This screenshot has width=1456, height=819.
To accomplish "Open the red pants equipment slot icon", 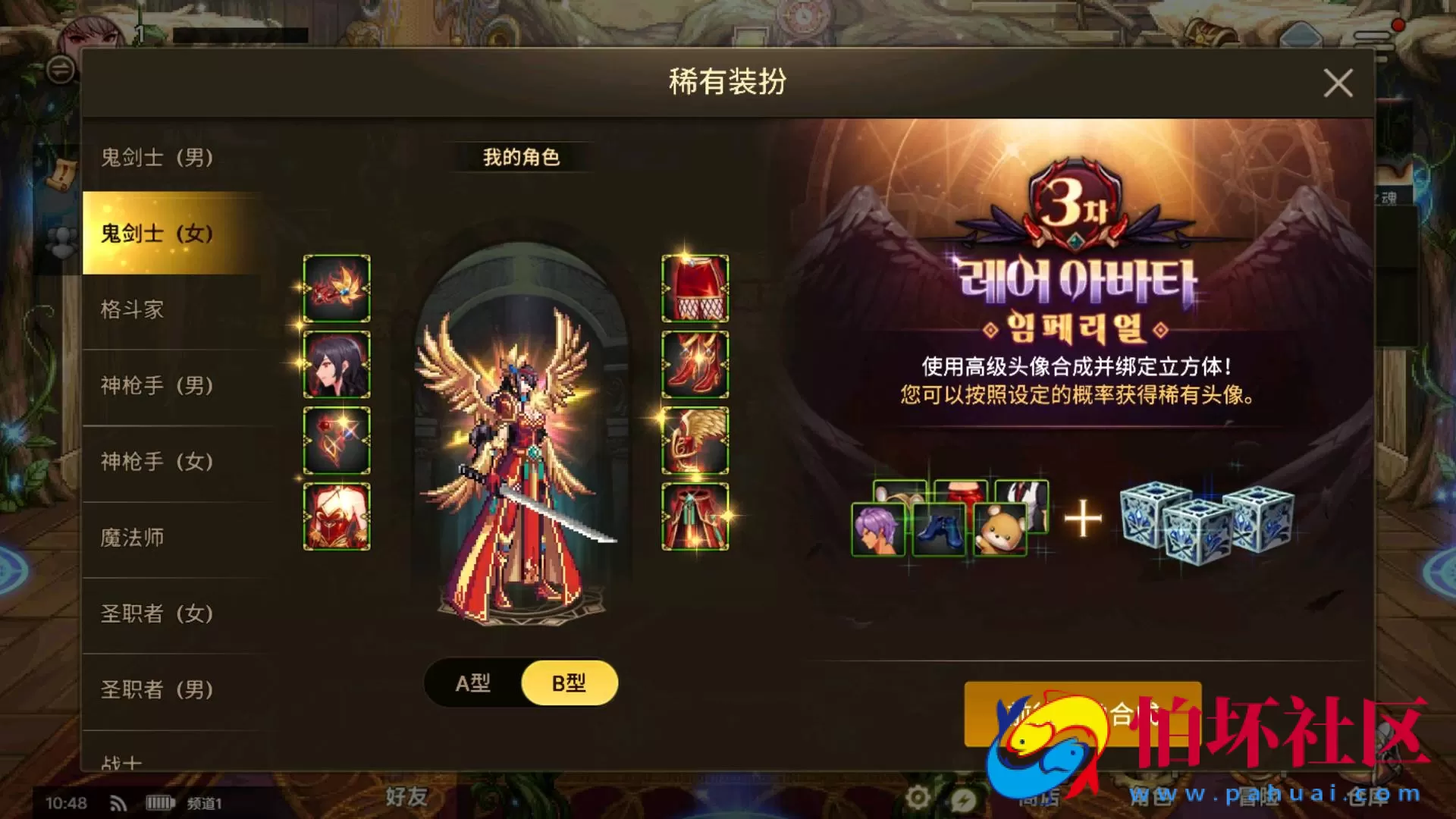I will pos(694,288).
